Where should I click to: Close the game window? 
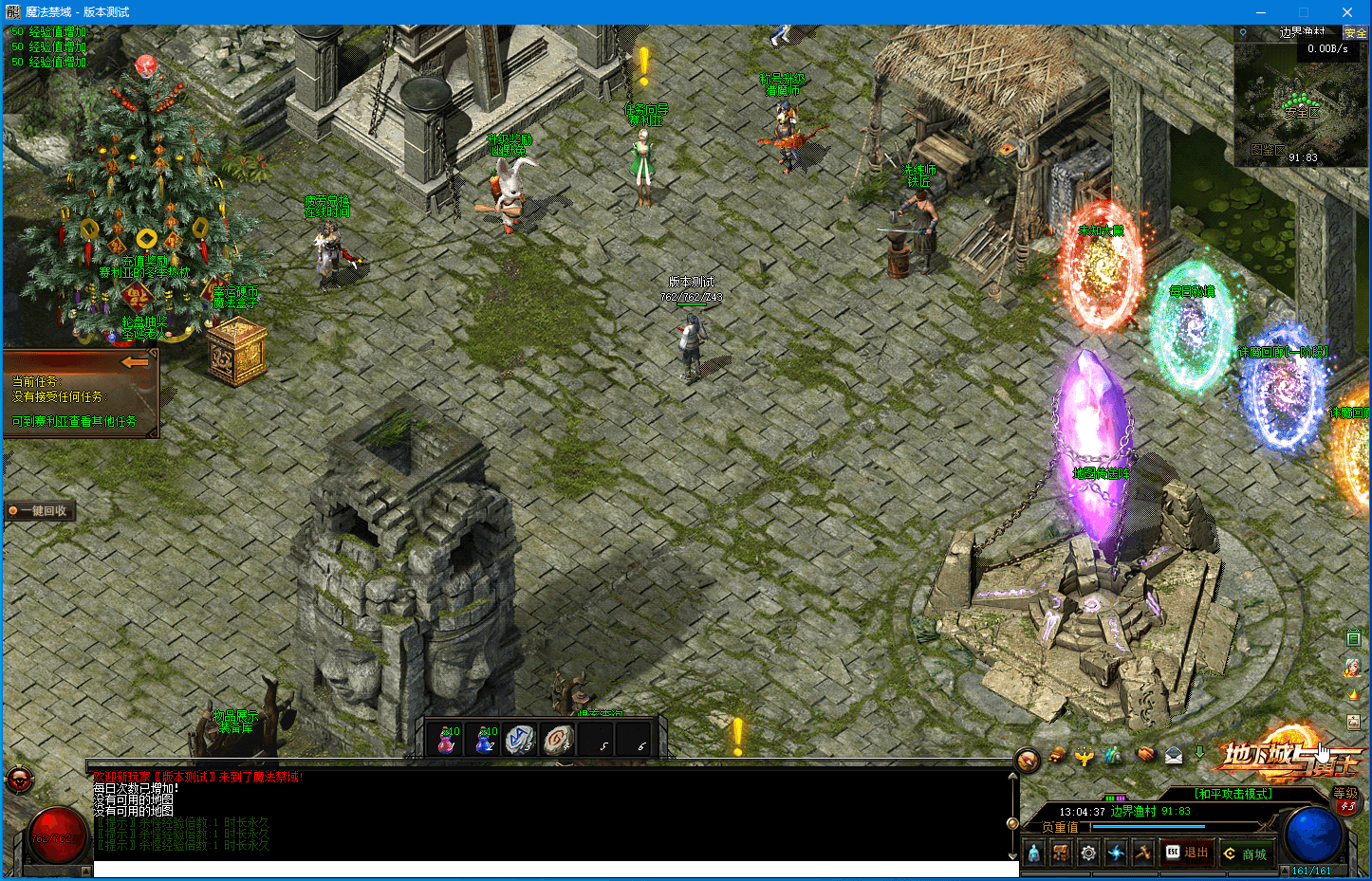coord(1346,12)
